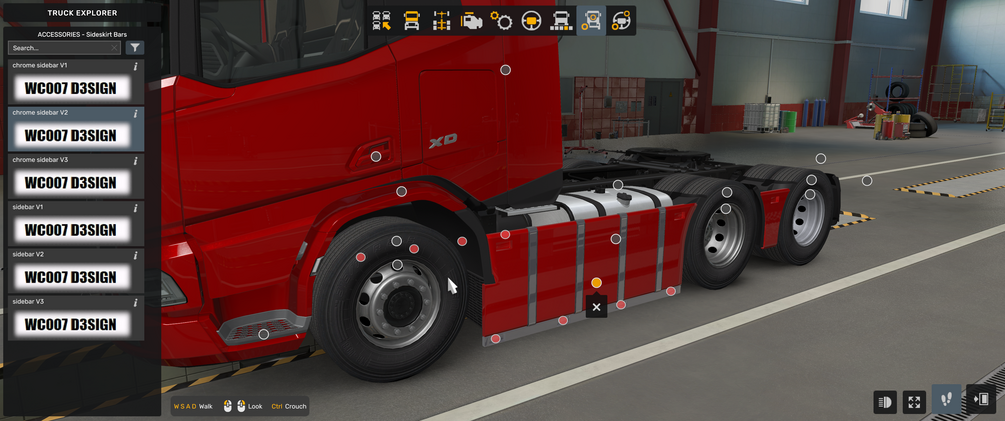The image size is (1005, 421).
Task: Pick the sidebar V3 accessory
Action: (70, 324)
